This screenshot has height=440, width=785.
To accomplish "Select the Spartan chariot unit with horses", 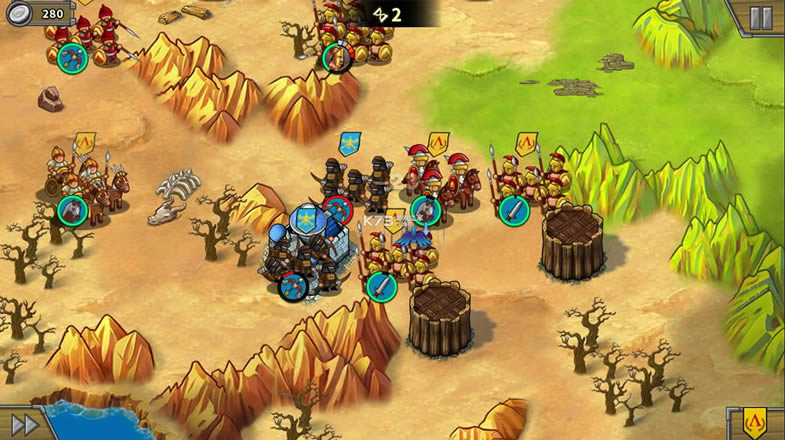I will click(x=85, y=180).
